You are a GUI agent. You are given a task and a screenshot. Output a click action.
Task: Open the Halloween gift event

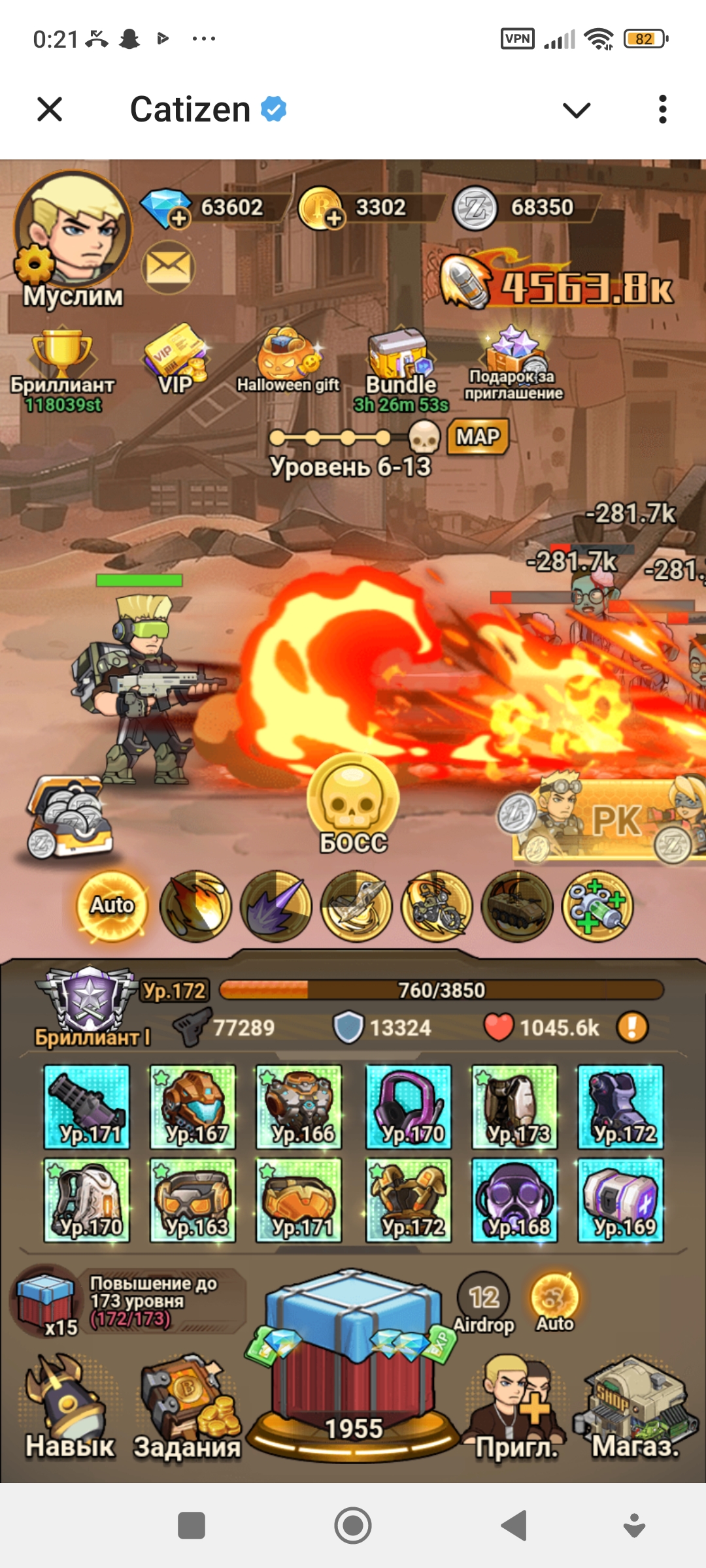(288, 361)
